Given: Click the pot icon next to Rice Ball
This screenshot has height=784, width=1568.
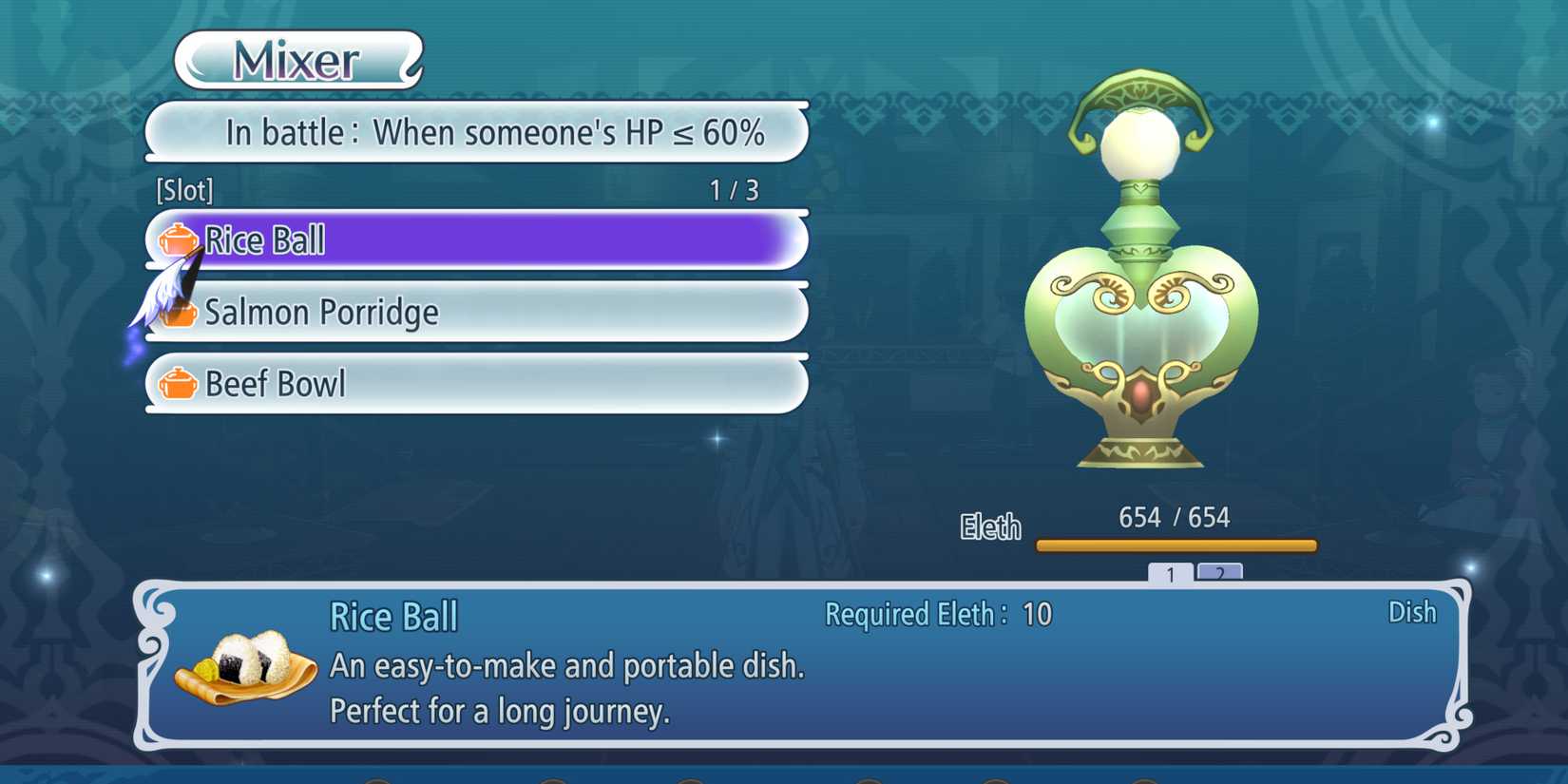Looking at the screenshot, I should 178,239.
